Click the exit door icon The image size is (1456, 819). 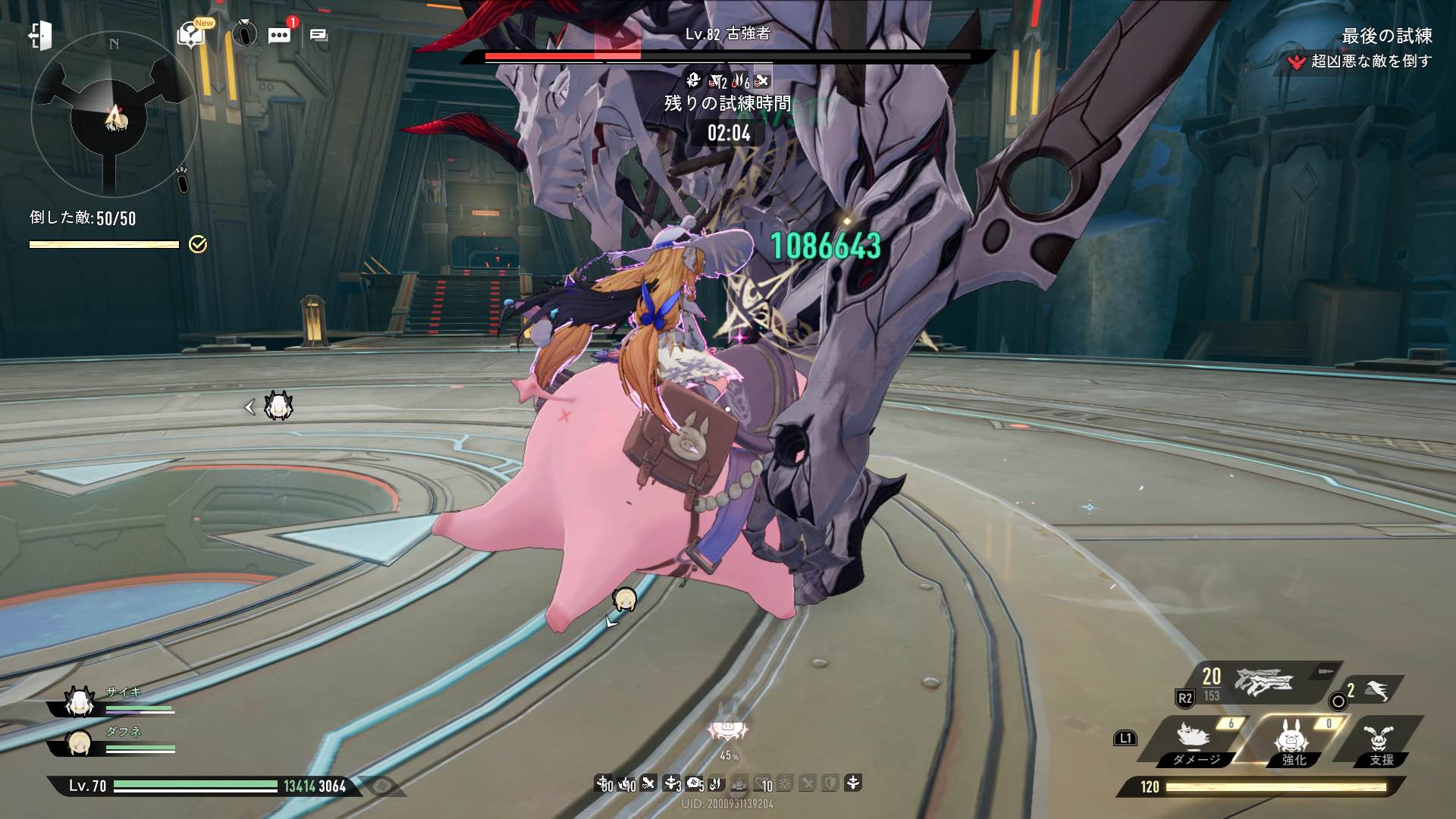(x=40, y=36)
